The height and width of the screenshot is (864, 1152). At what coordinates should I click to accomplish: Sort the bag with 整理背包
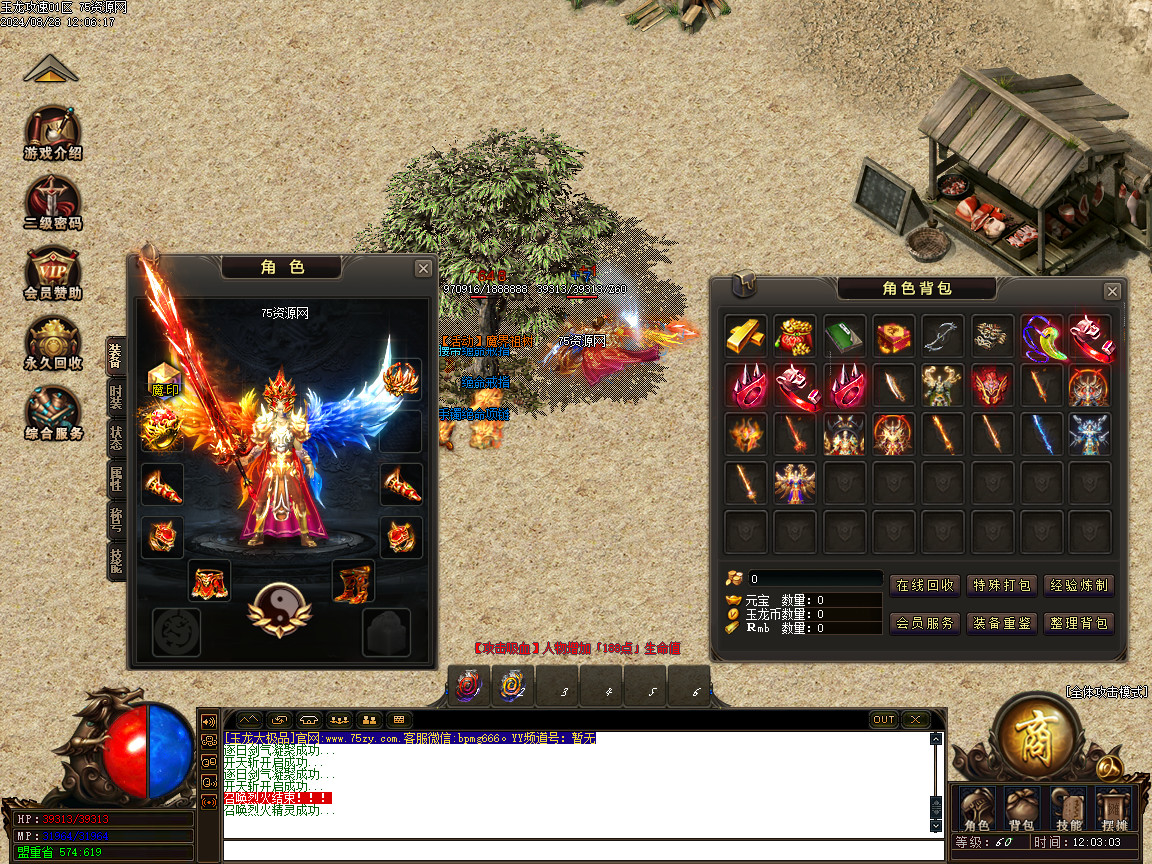tap(1078, 623)
